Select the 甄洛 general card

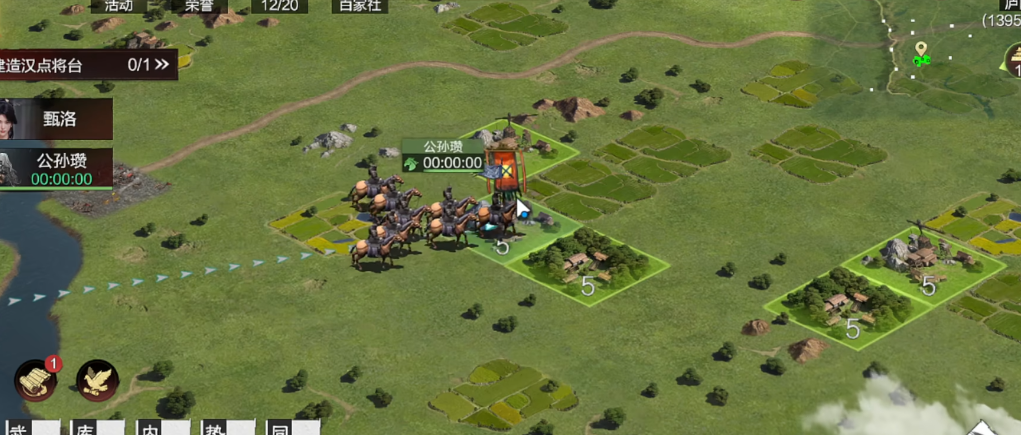(x=56, y=119)
